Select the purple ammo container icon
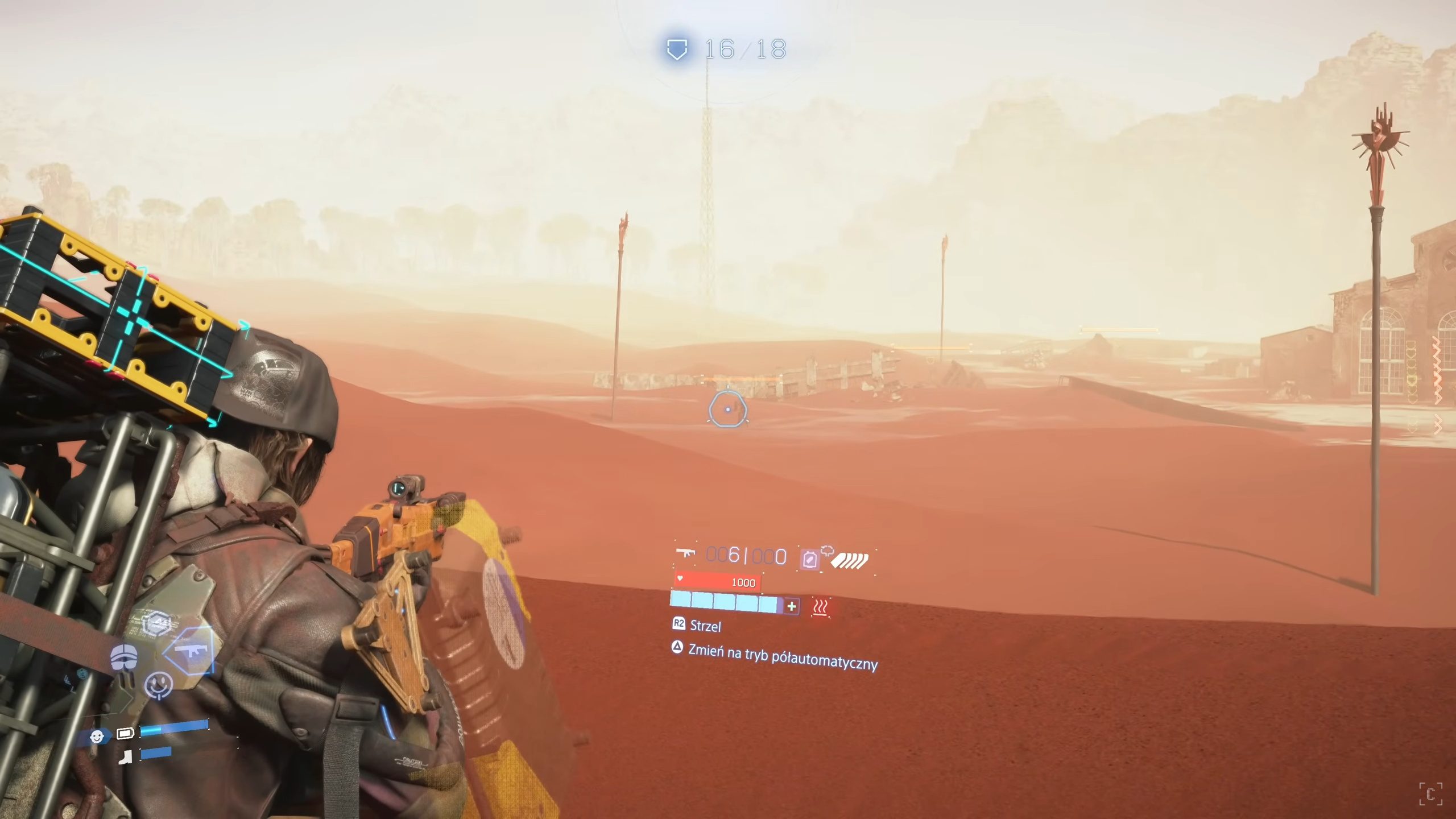Screen dimensions: 1456x819 810,560
